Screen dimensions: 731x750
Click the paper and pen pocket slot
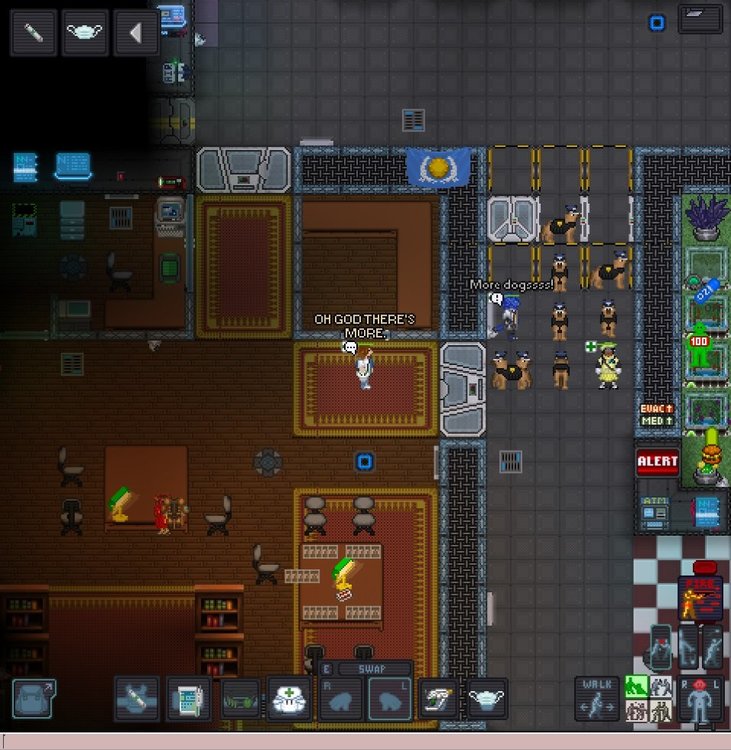point(437,698)
